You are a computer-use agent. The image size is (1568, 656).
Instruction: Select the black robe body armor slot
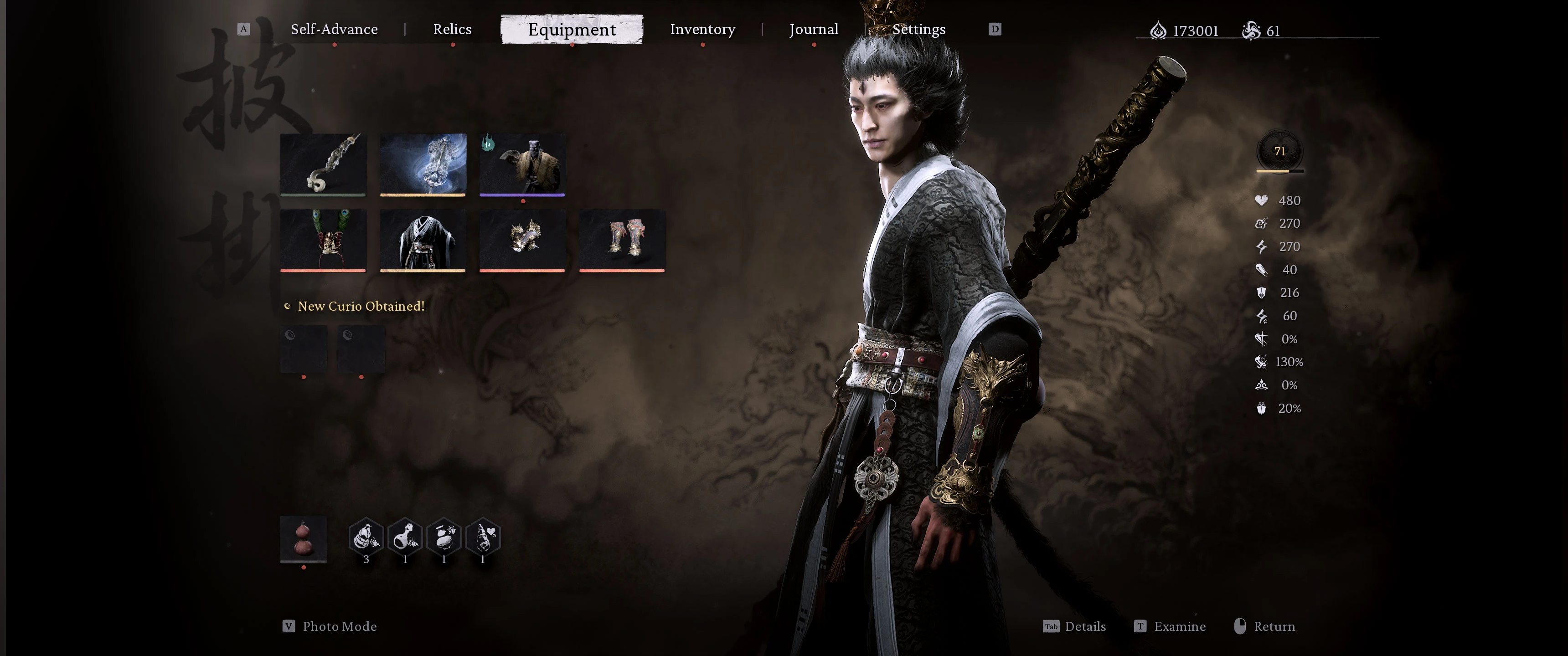click(423, 240)
